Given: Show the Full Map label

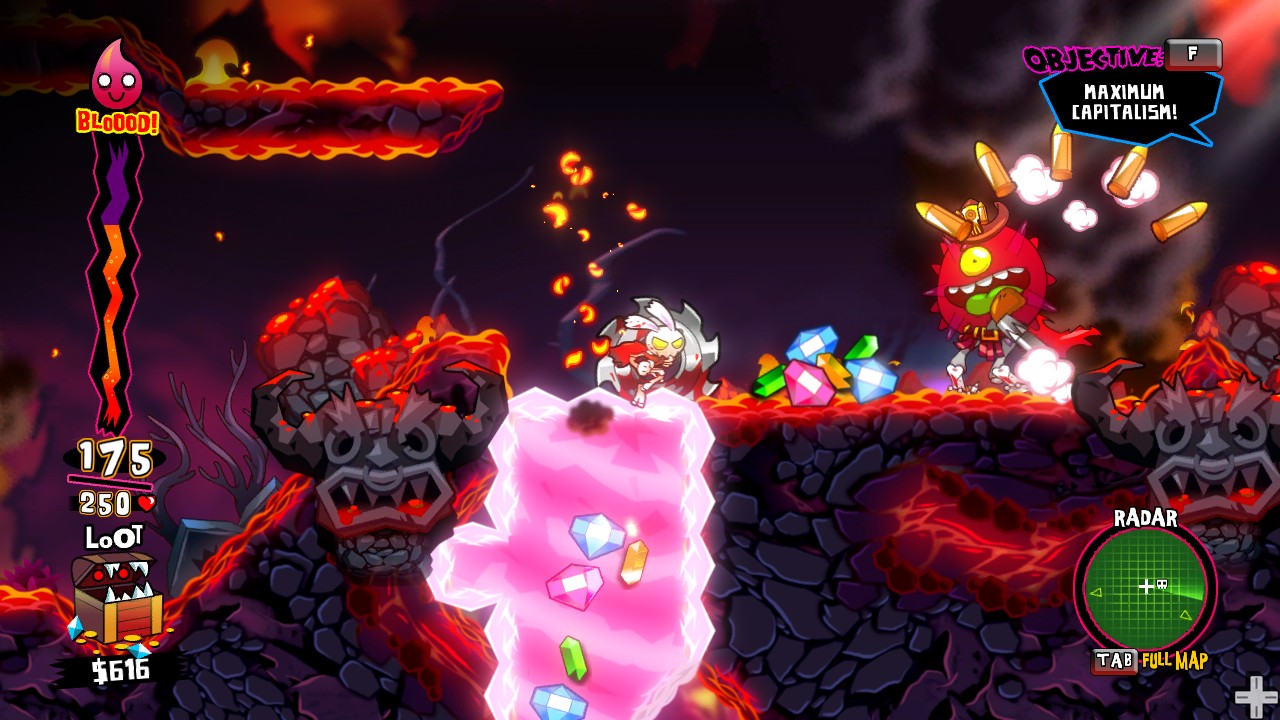Looking at the screenshot, I should [x=1175, y=661].
